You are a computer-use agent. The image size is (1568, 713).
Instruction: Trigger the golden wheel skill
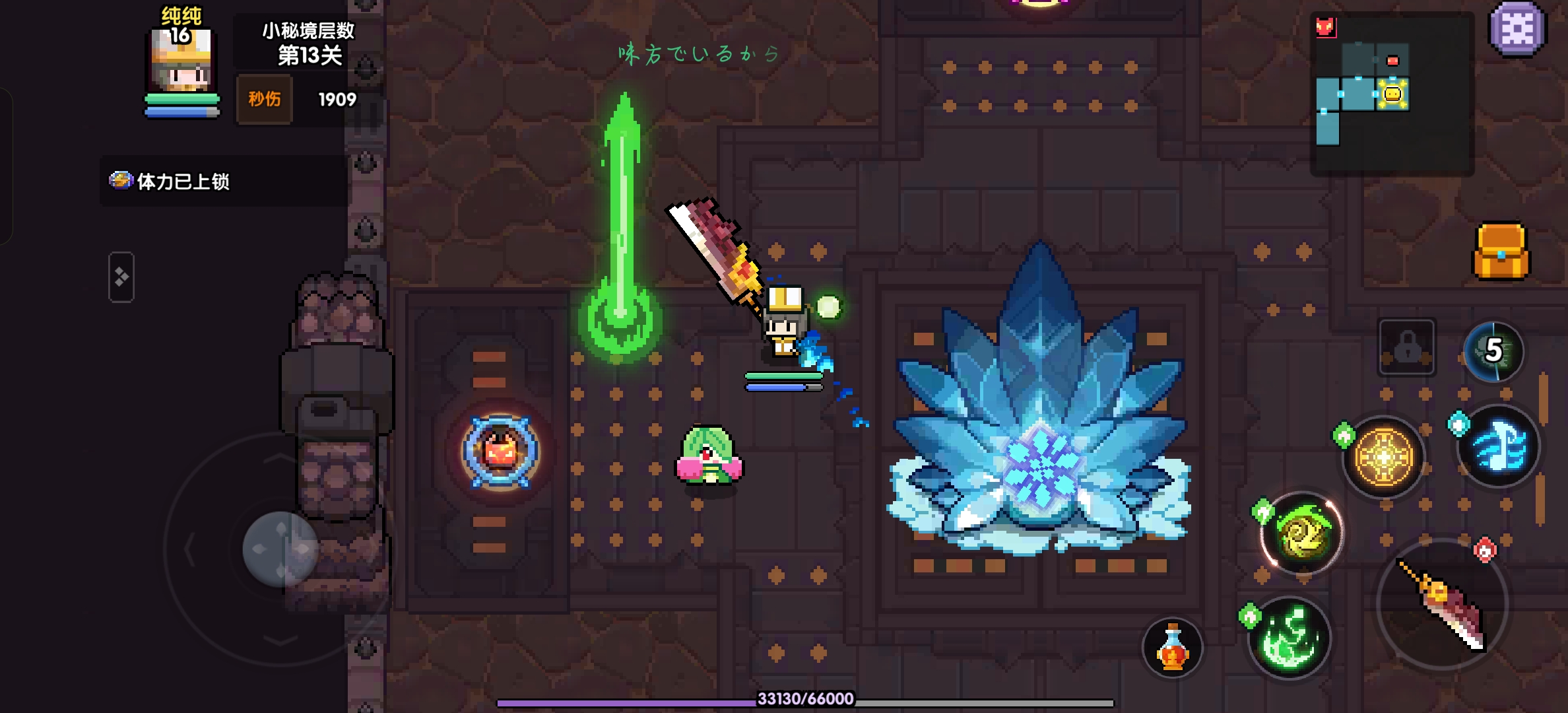click(x=1384, y=456)
